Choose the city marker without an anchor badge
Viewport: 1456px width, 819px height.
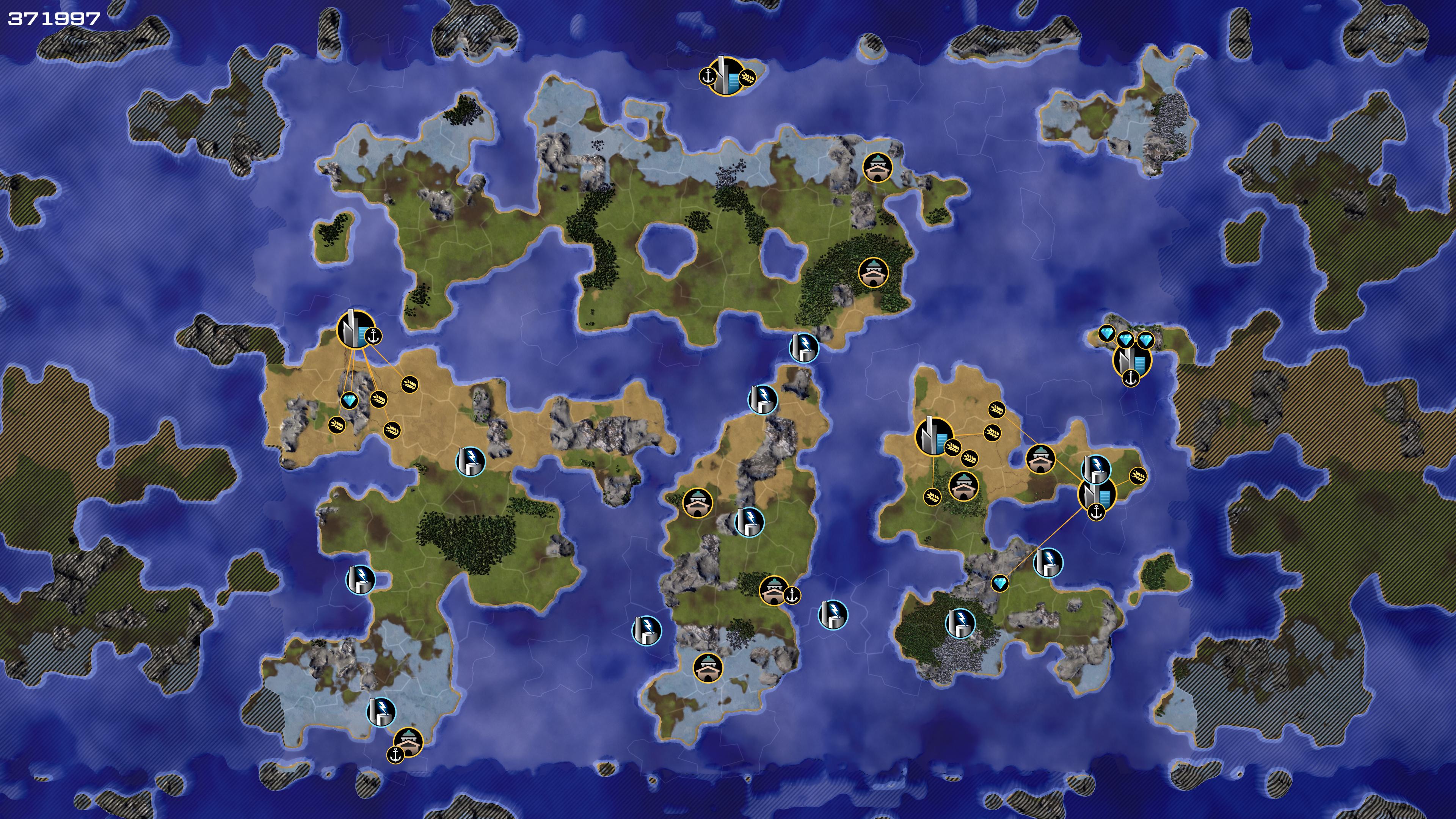933,436
